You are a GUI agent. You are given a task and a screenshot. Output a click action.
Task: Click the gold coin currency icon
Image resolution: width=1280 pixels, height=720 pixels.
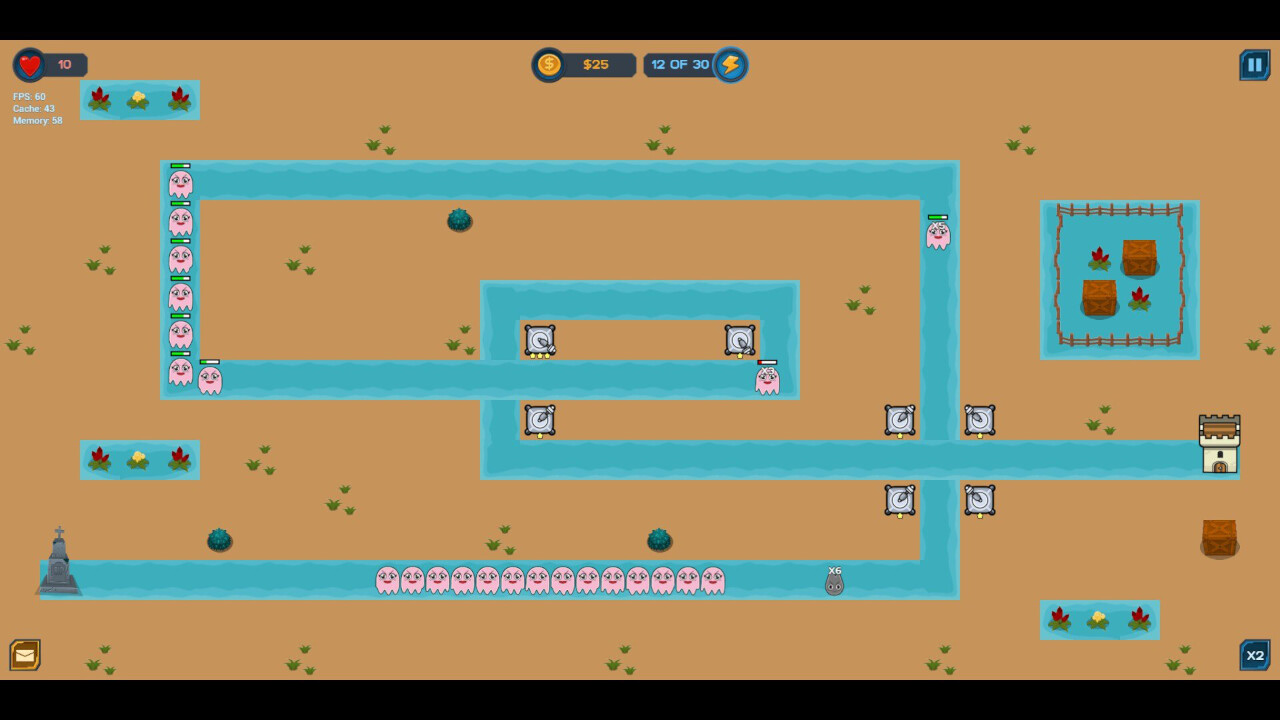click(x=548, y=64)
